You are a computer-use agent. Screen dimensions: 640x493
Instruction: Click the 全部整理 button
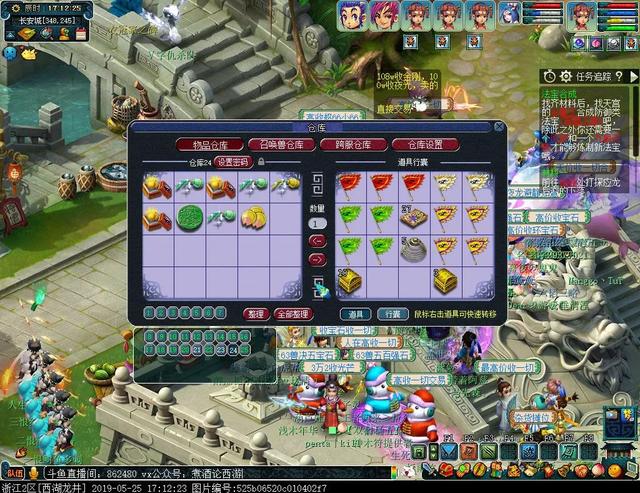pos(294,314)
